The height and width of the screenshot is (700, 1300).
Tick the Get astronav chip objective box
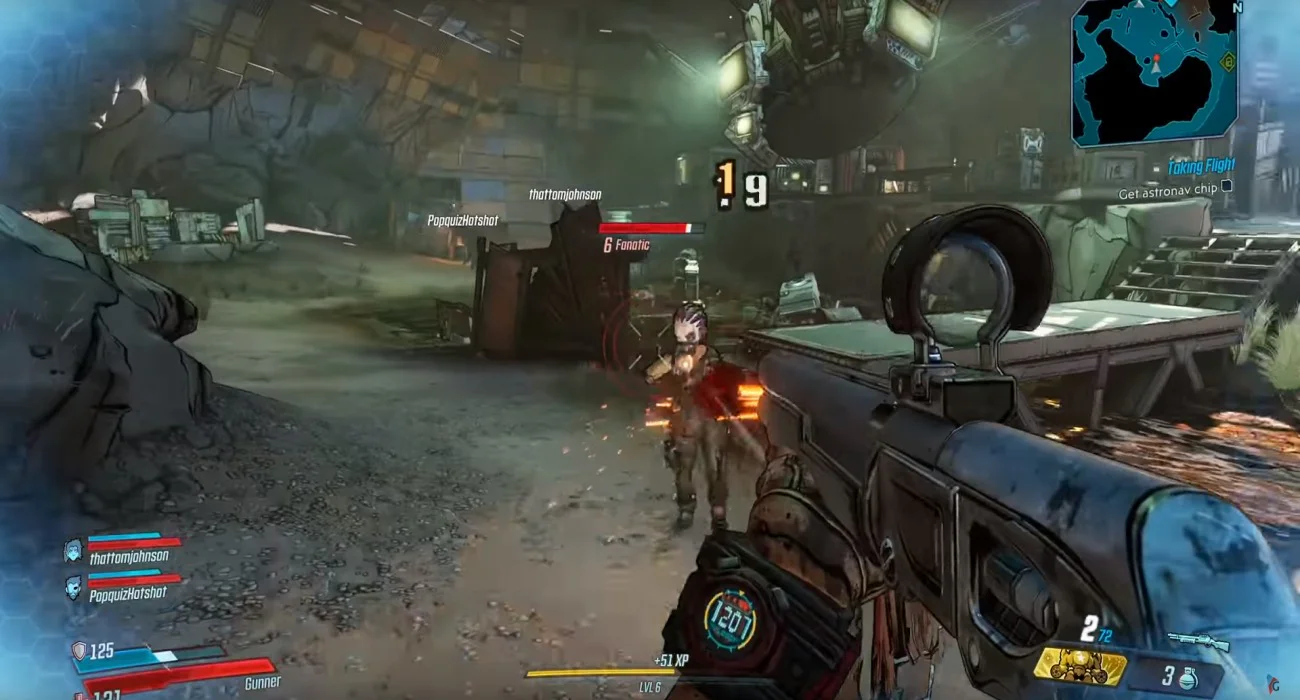click(1227, 186)
